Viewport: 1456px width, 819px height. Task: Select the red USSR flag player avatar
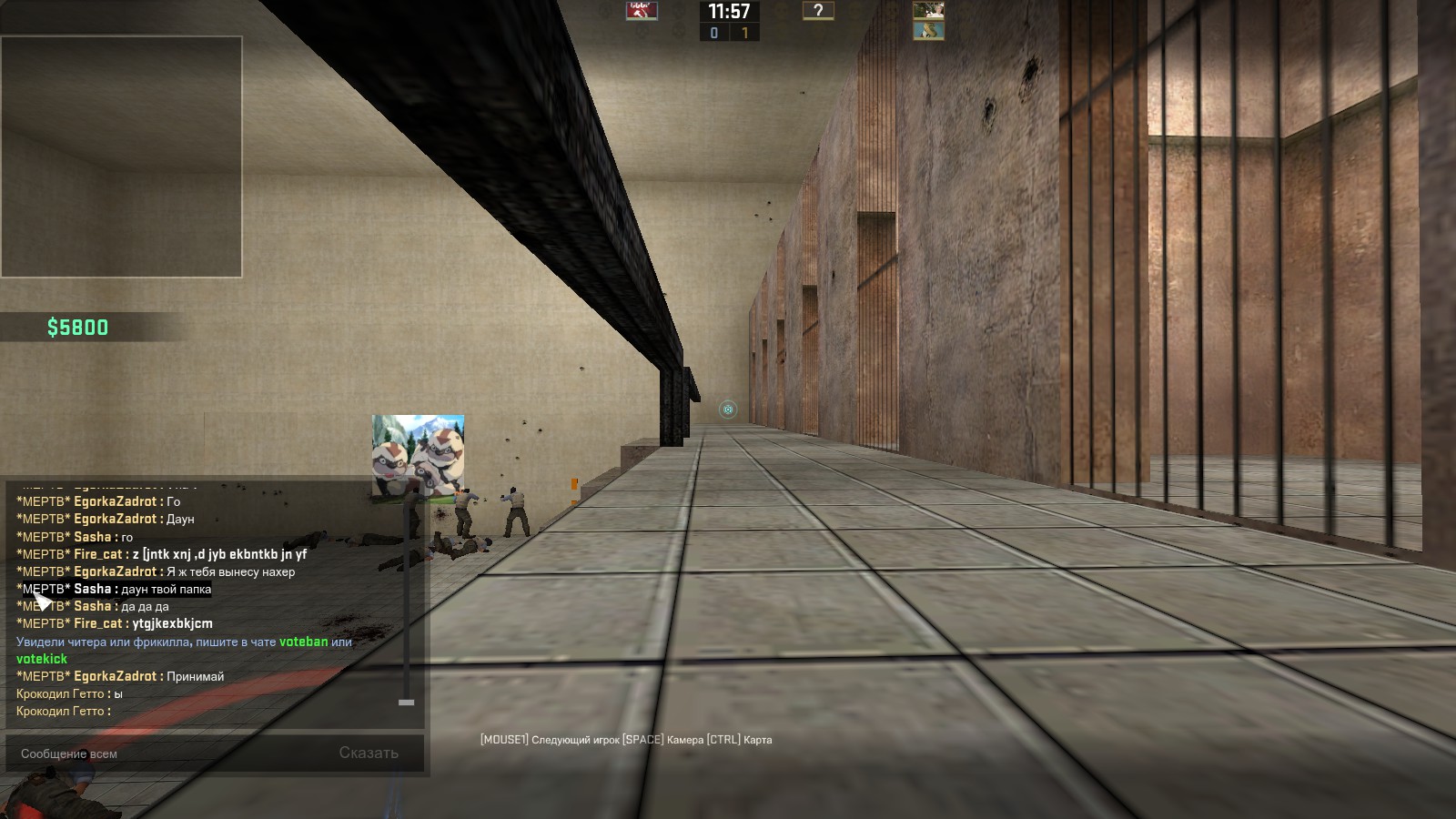[x=642, y=11]
